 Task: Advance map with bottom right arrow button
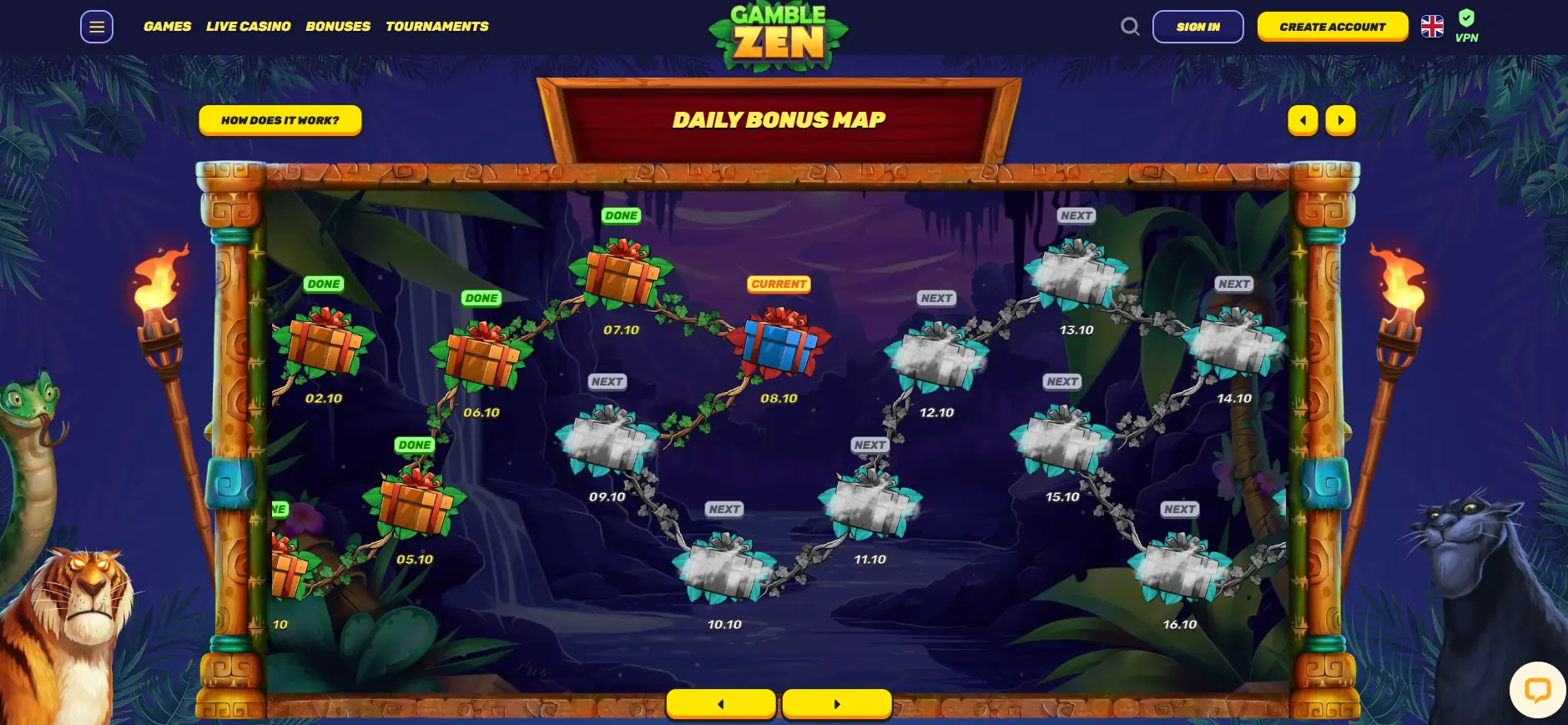(836, 704)
